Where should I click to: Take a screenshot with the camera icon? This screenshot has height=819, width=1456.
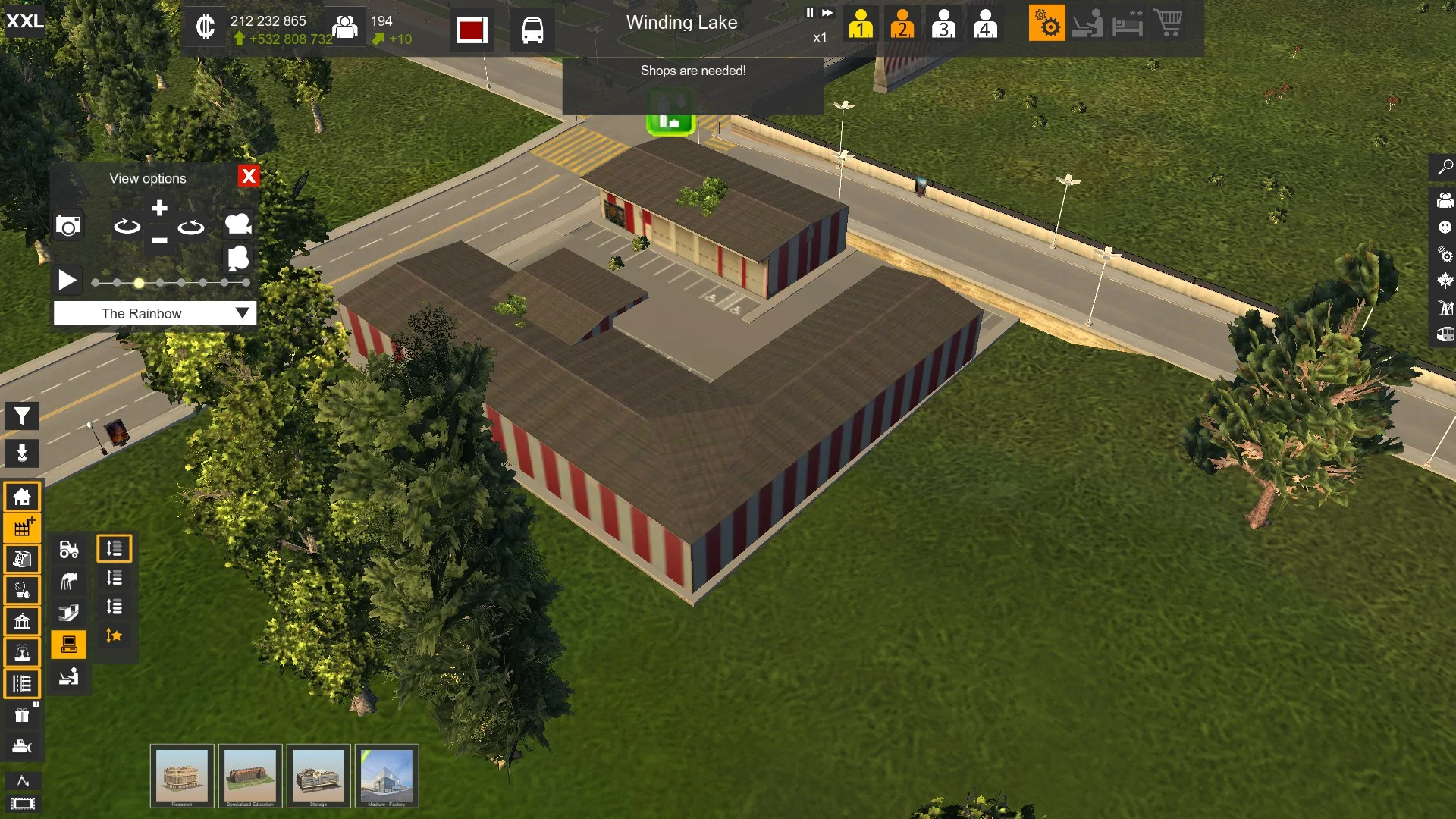pyautogui.click(x=68, y=225)
